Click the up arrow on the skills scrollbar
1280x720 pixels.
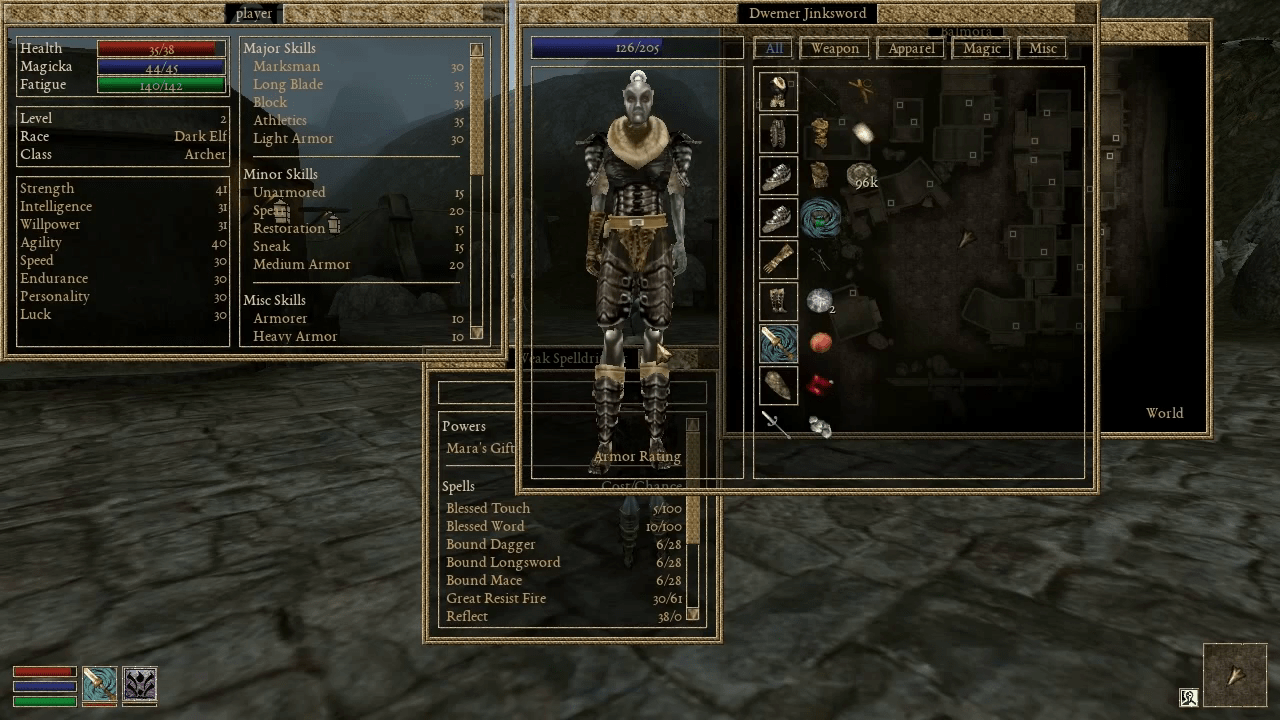click(x=478, y=47)
